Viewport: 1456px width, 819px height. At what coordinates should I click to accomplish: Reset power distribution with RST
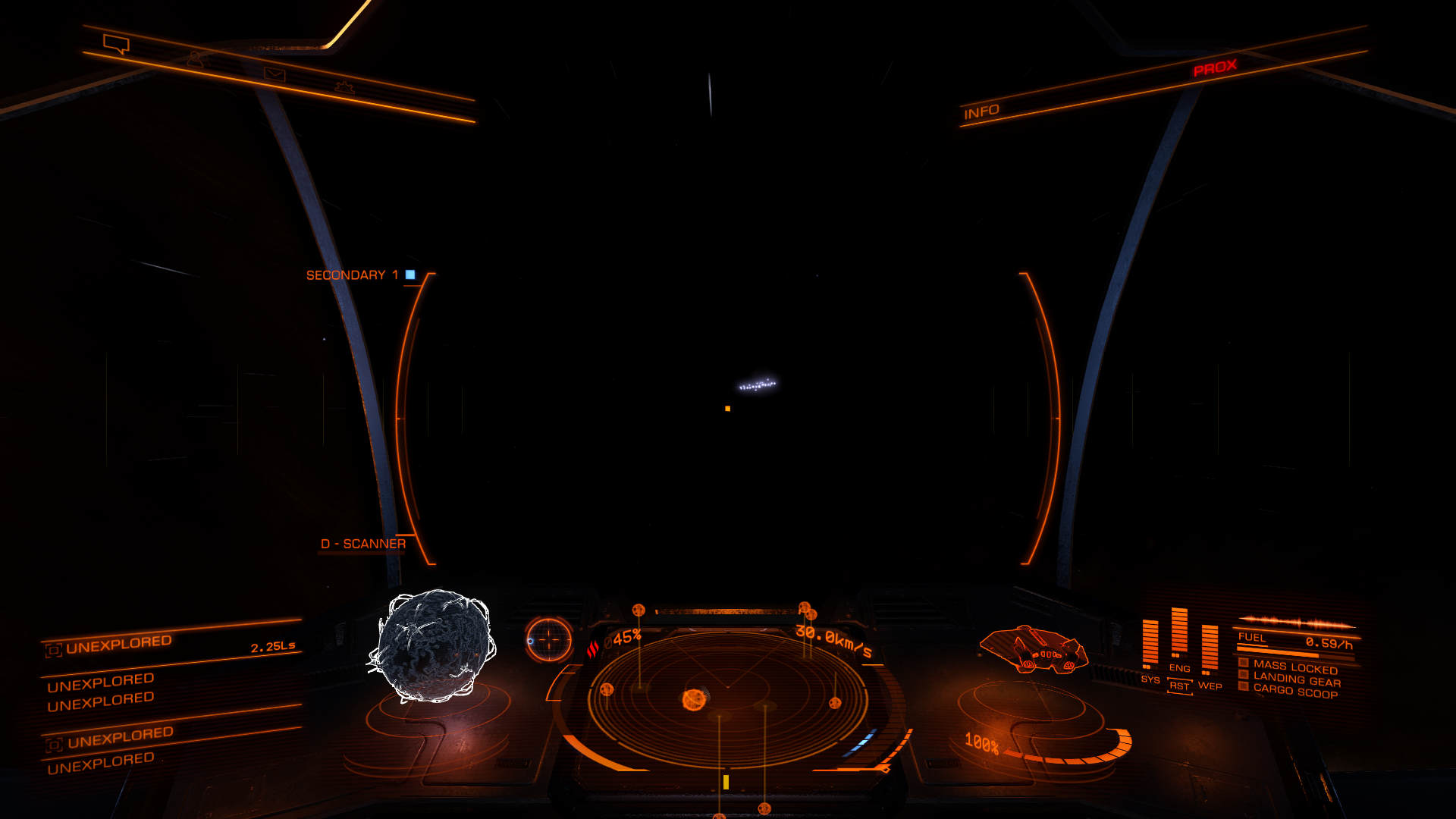point(1179,686)
